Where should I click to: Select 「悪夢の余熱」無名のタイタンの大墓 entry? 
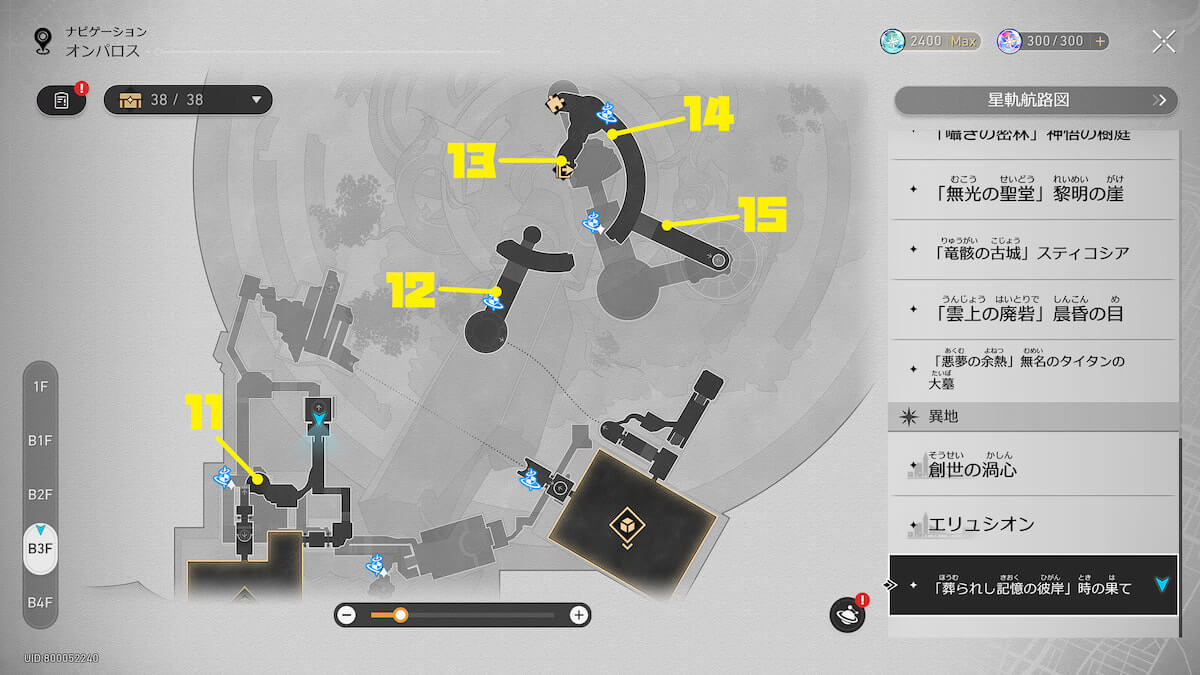(1034, 370)
